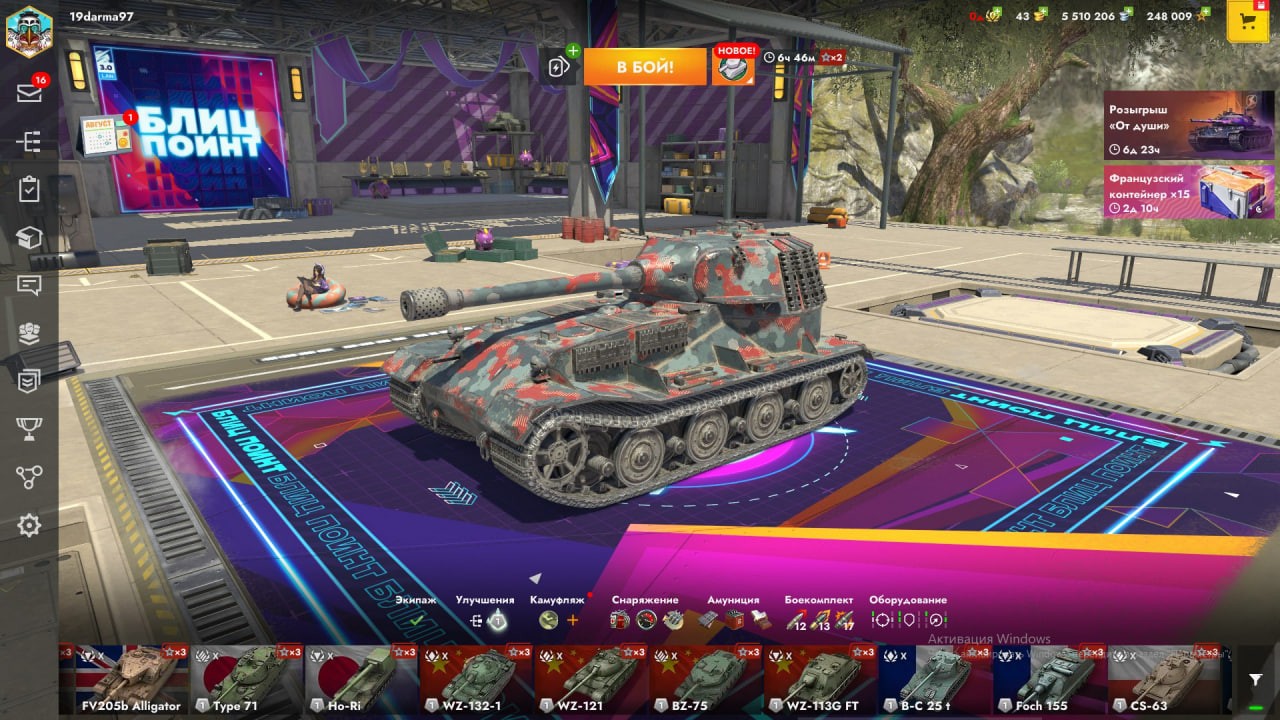Select the BZ-75 tank
Image resolution: width=1280 pixels, height=720 pixels.
pos(705,678)
